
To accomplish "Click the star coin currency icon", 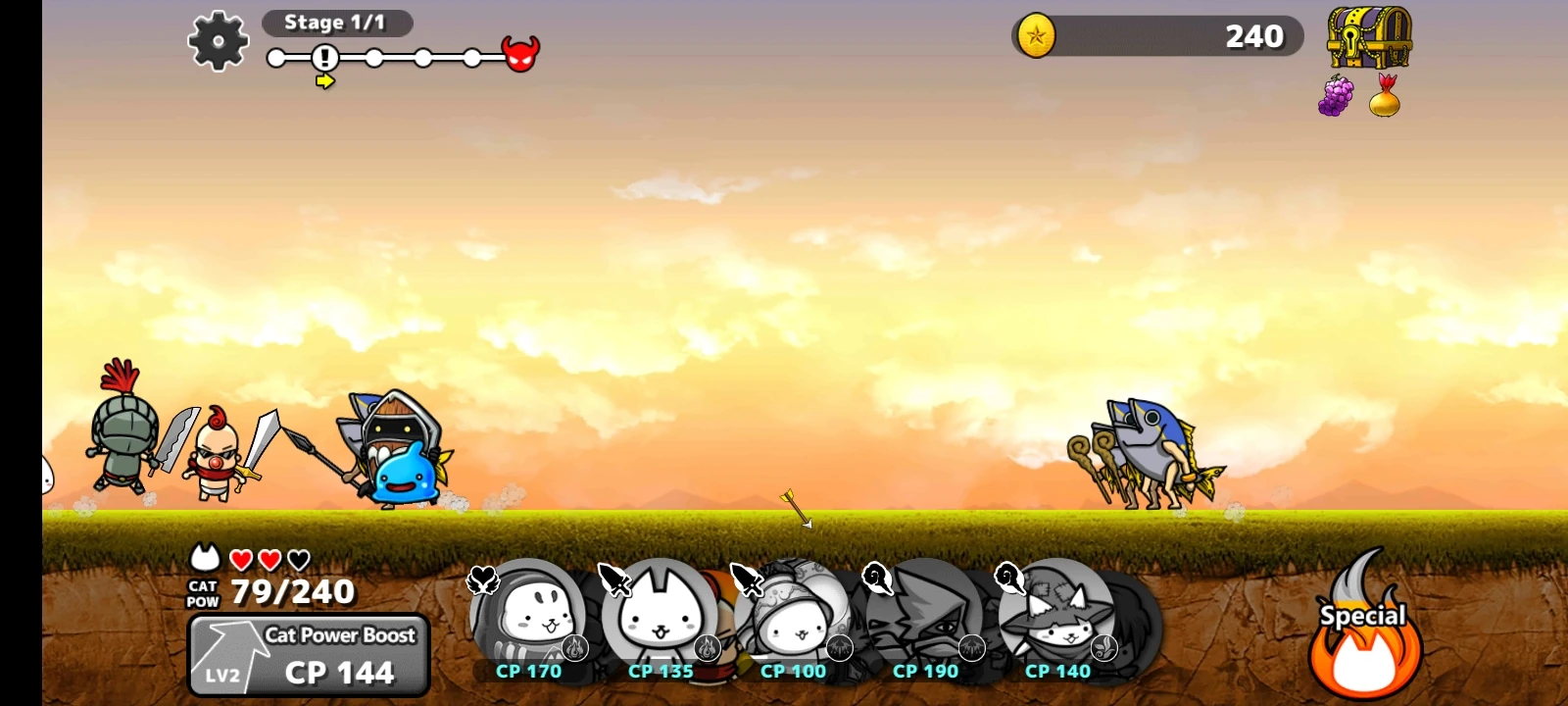I will click(x=1038, y=35).
